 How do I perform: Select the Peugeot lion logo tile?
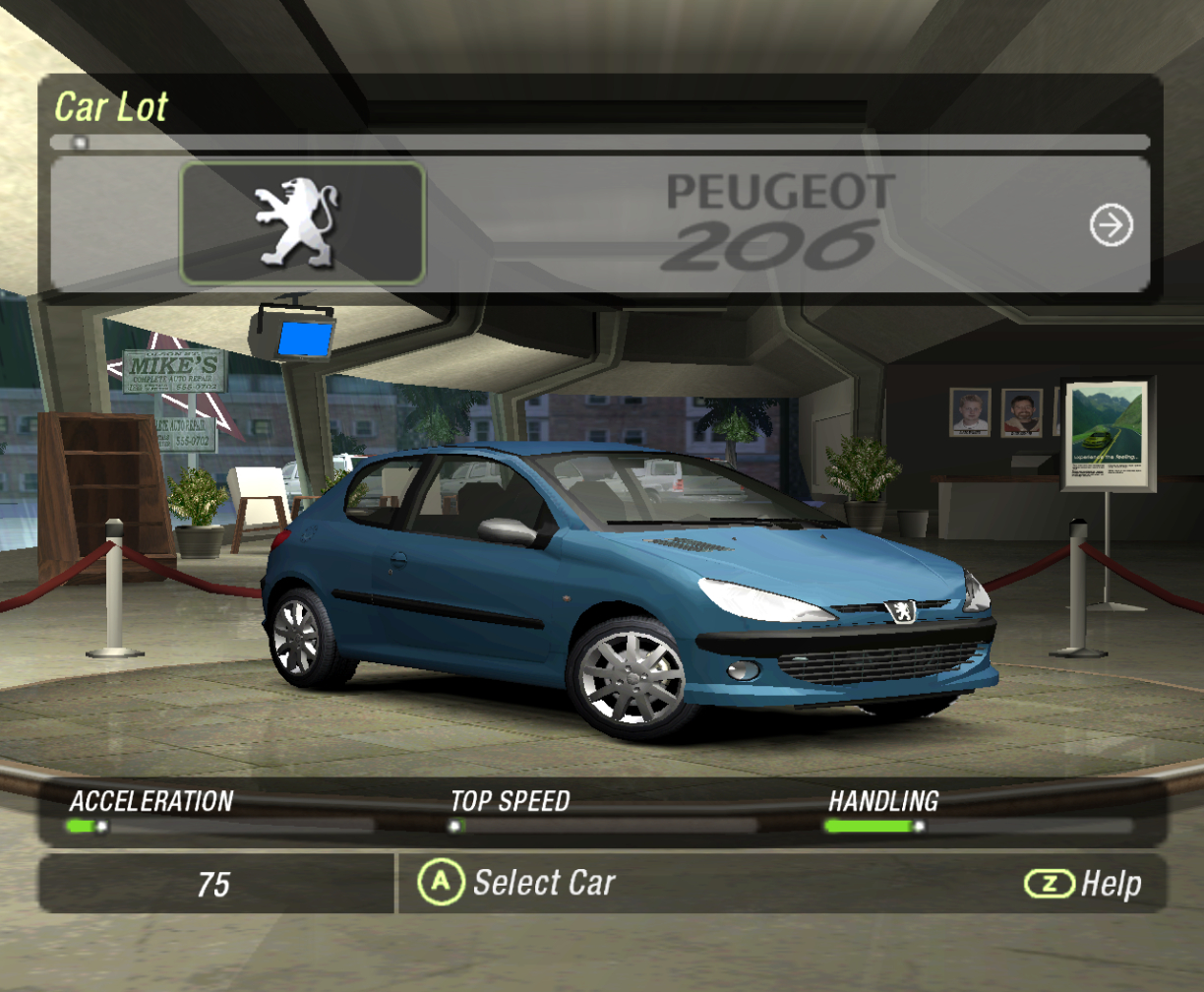pyautogui.click(x=302, y=223)
